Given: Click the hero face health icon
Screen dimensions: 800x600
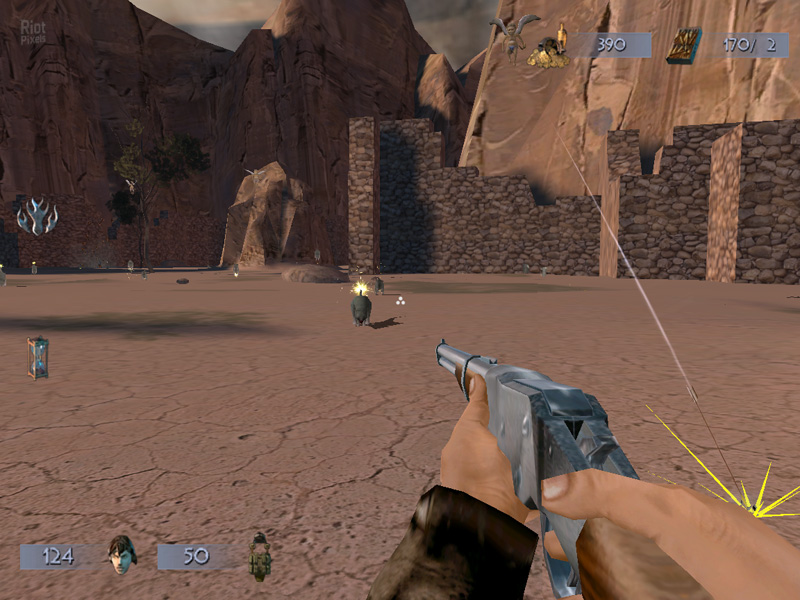Looking at the screenshot, I should tap(121, 554).
